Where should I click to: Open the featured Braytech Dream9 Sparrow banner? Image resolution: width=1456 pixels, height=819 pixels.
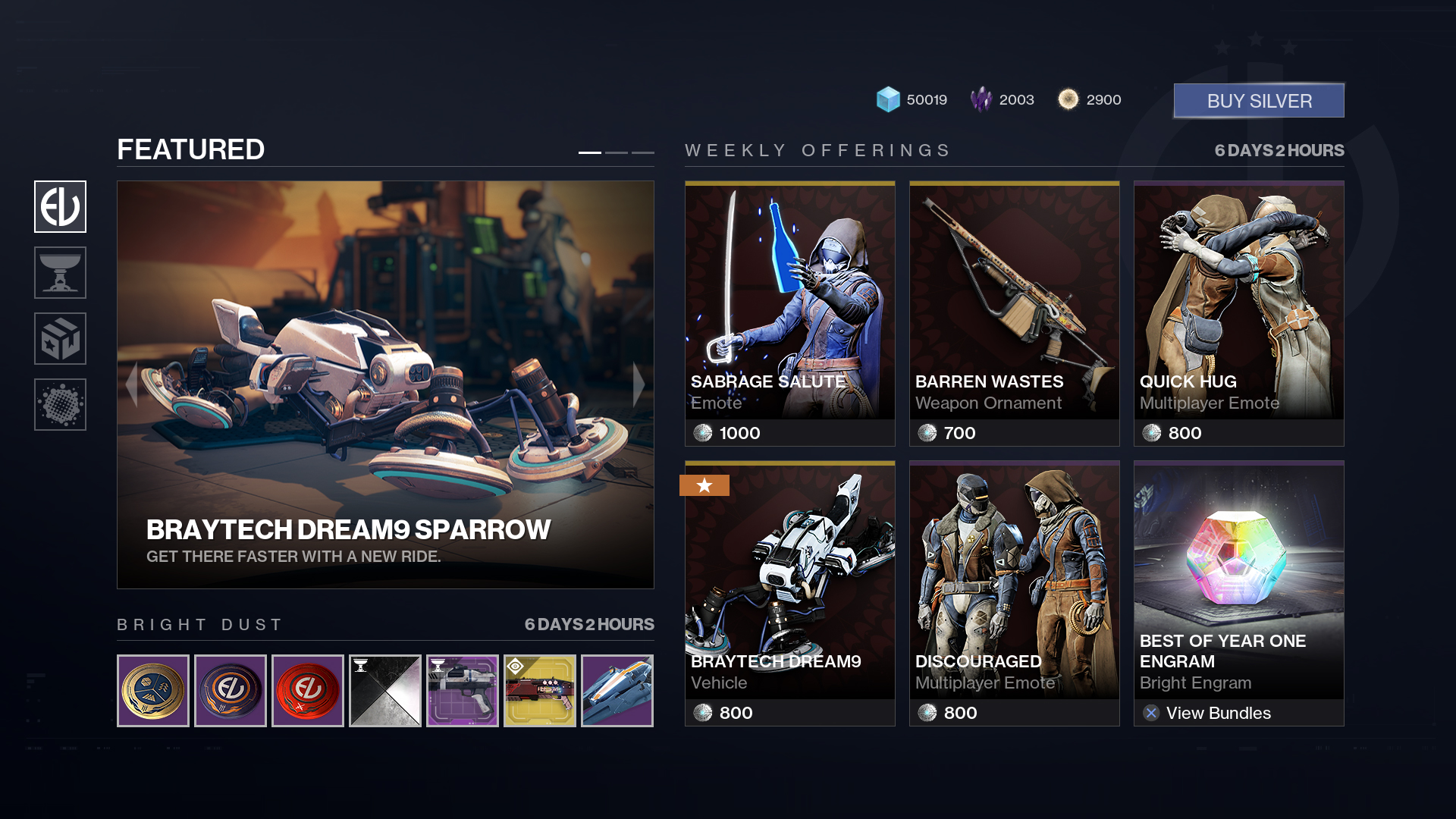385,384
